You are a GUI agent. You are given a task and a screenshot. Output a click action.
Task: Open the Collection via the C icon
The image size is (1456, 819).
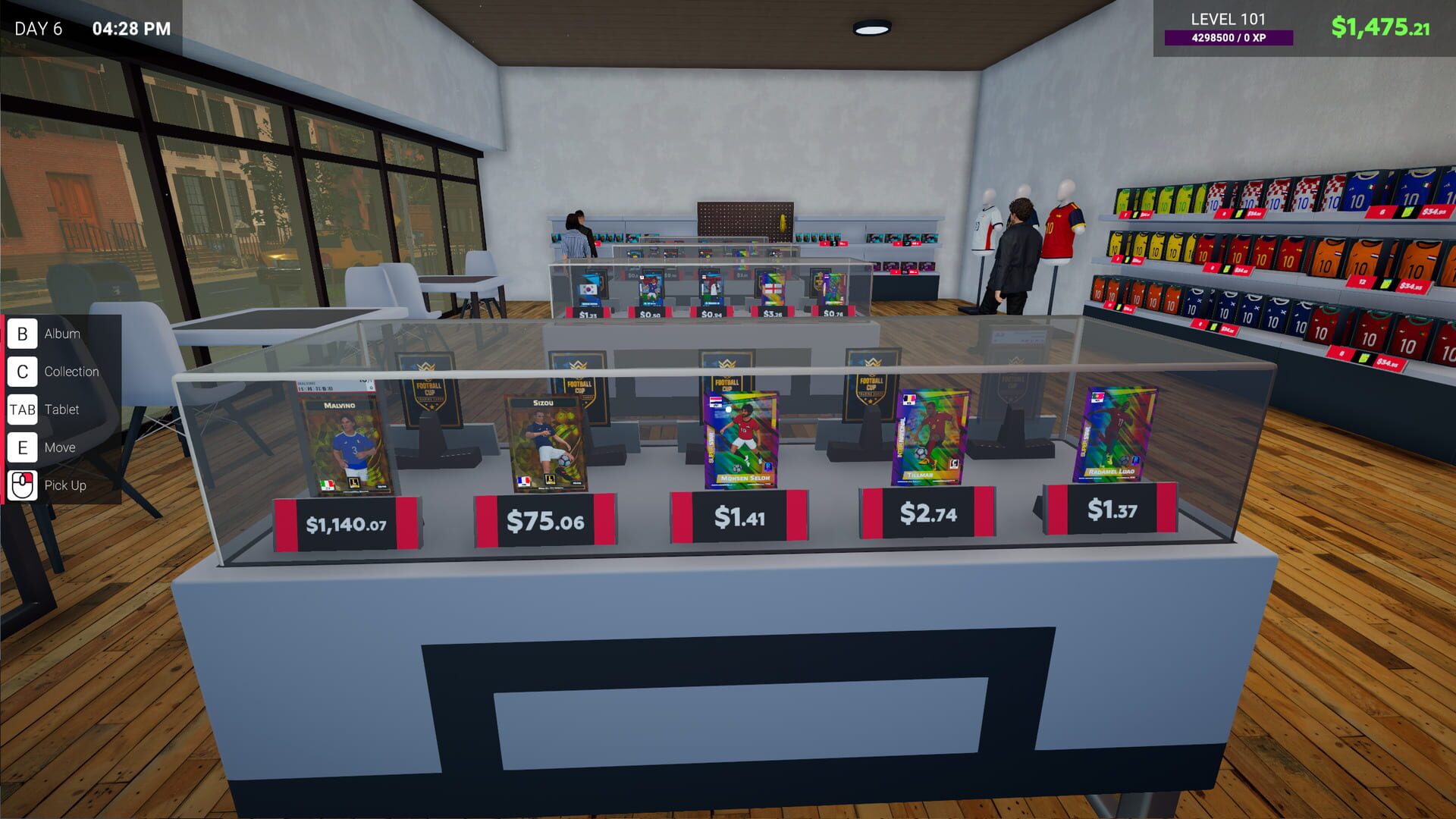(23, 371)
